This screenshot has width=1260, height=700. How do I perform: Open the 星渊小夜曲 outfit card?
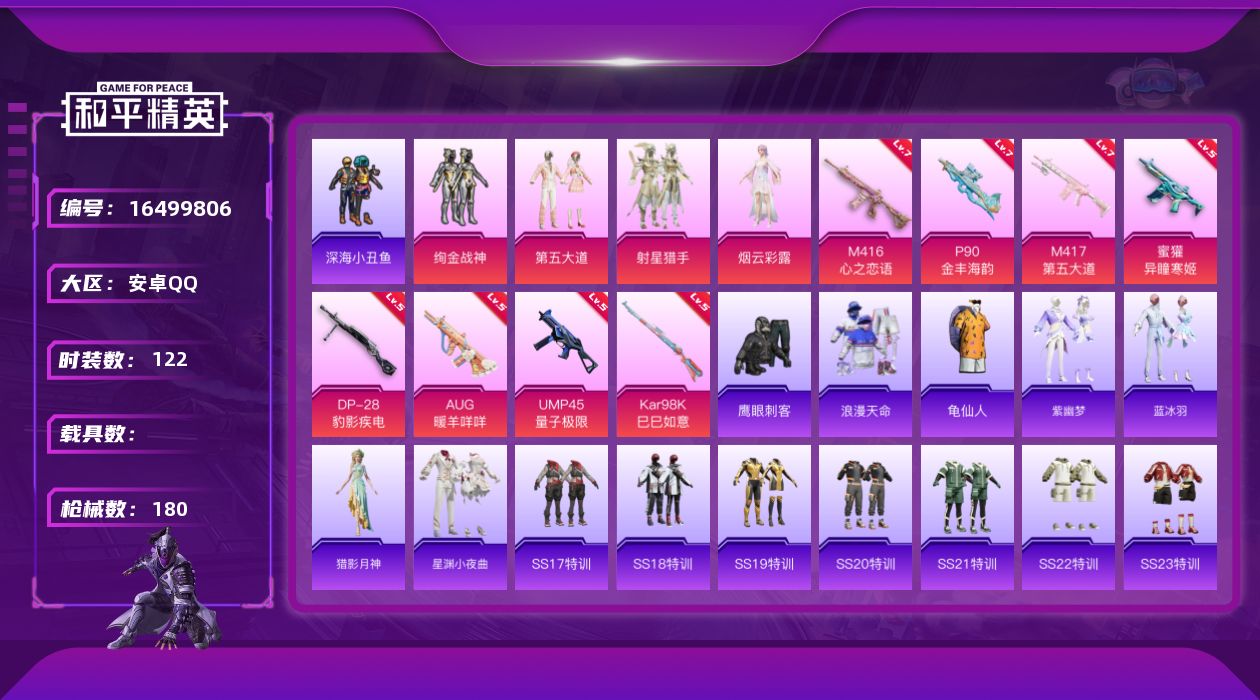coord(460,517)
